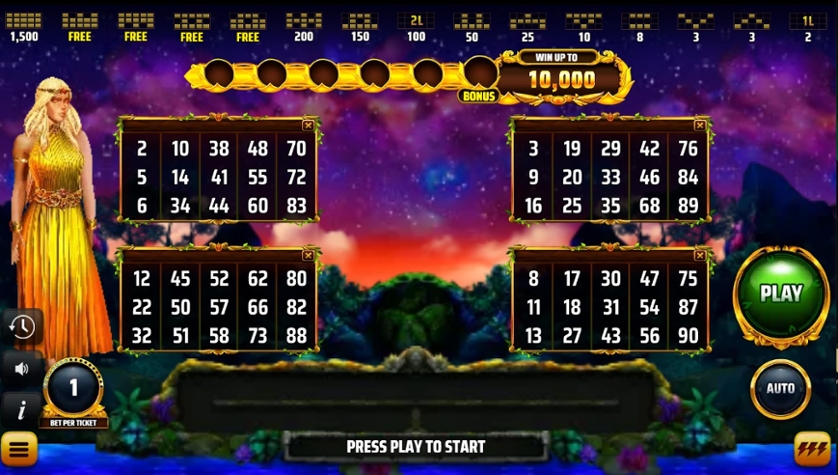Close the bingo card starting with number 12
838x475 pixels.
click(x=308, y=256)
